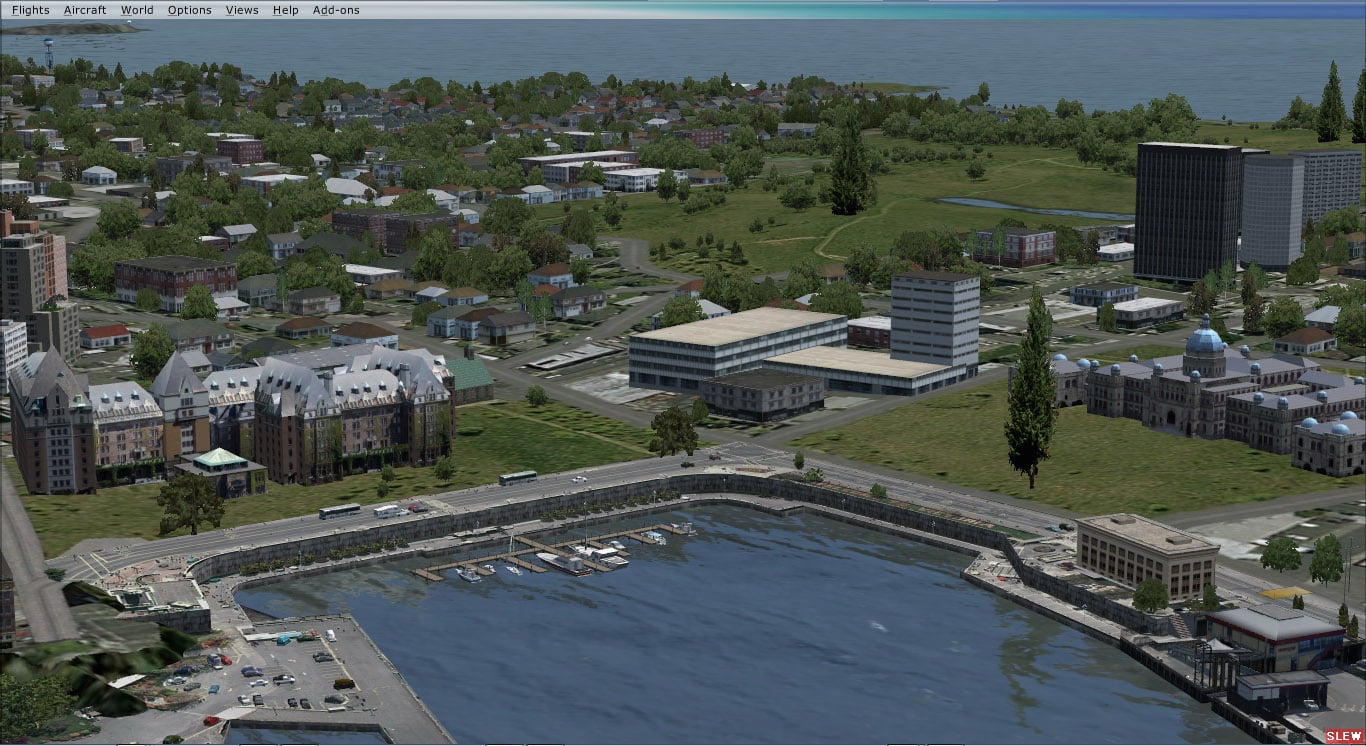Open the Help menu

point(285,10)
